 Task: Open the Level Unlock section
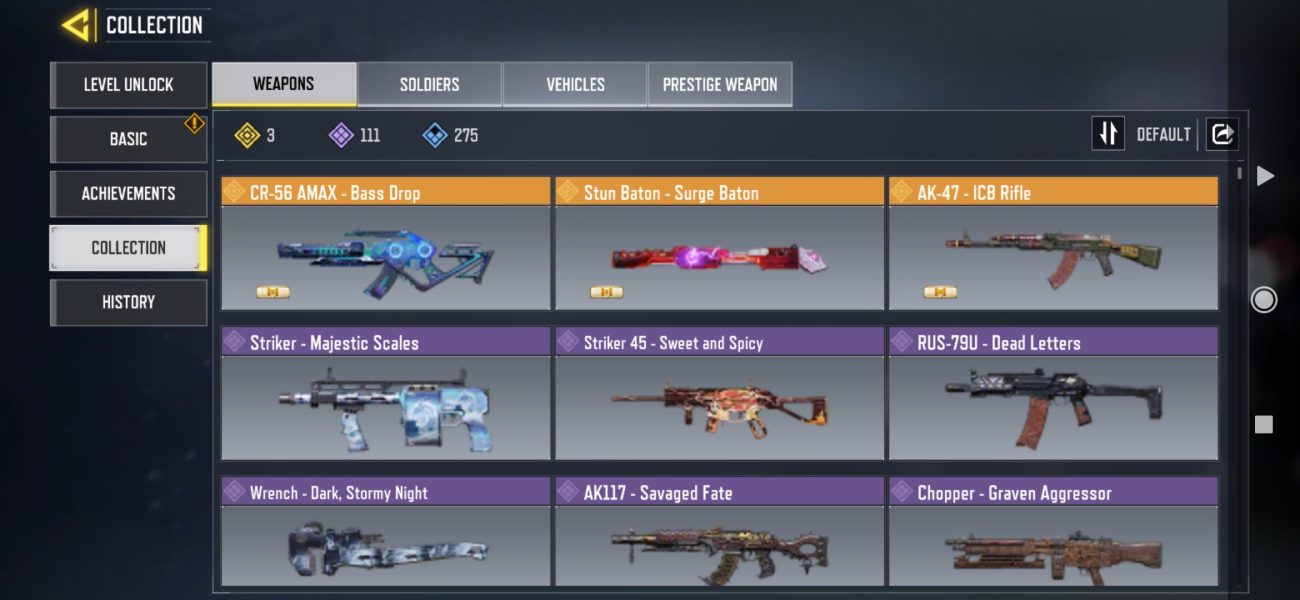(128, 85)
